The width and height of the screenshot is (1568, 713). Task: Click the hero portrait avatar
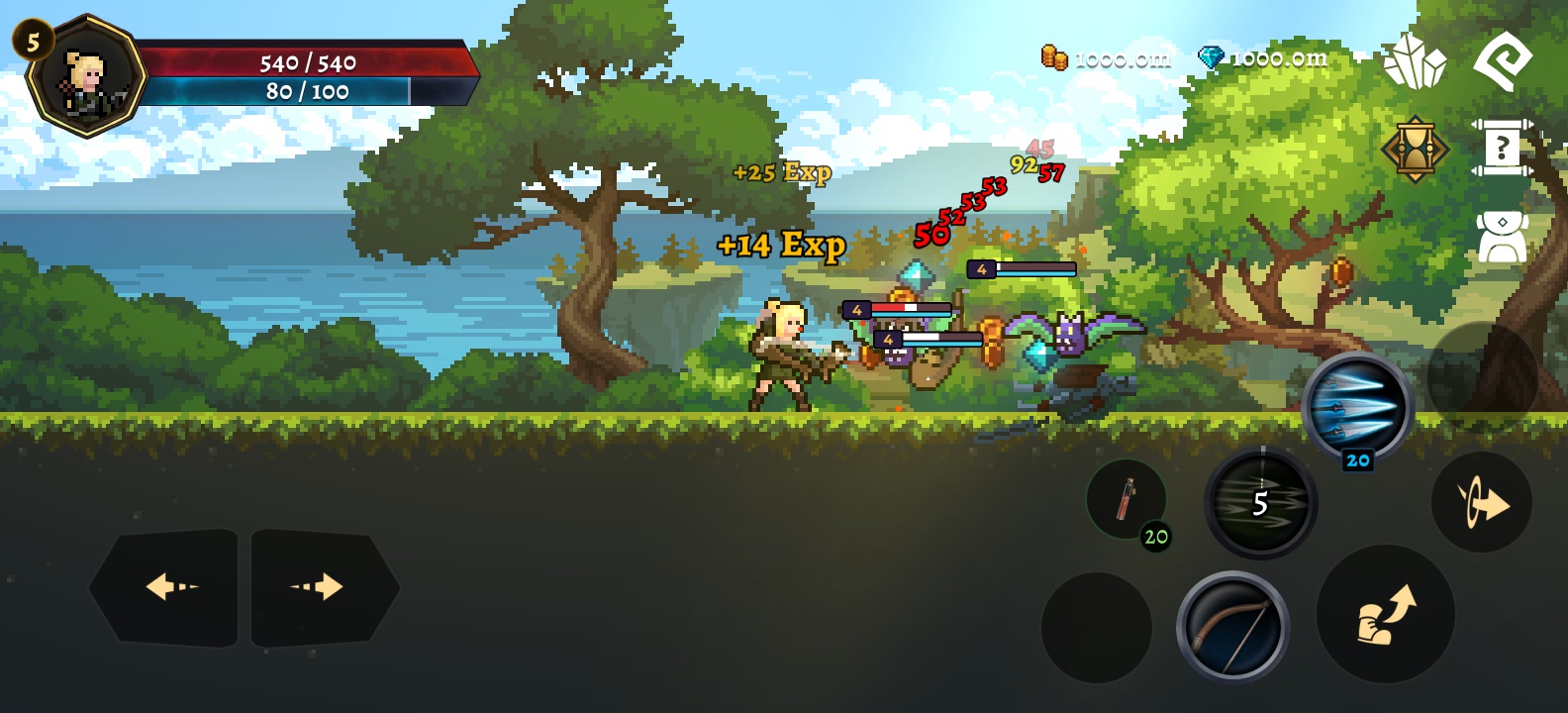point(87,77)
